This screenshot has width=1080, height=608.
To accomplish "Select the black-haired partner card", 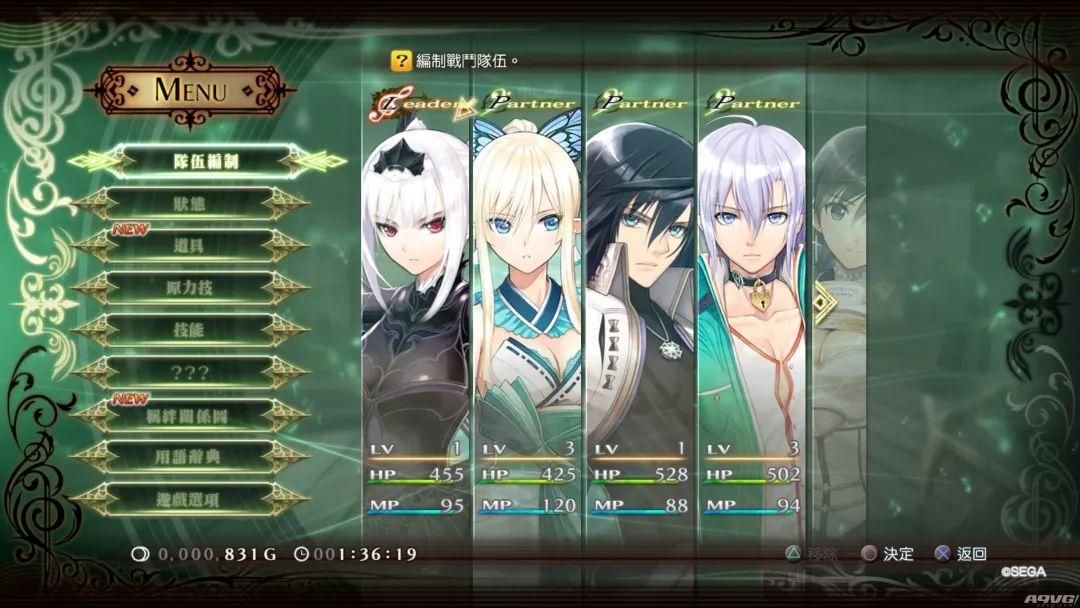I will 639,300.
